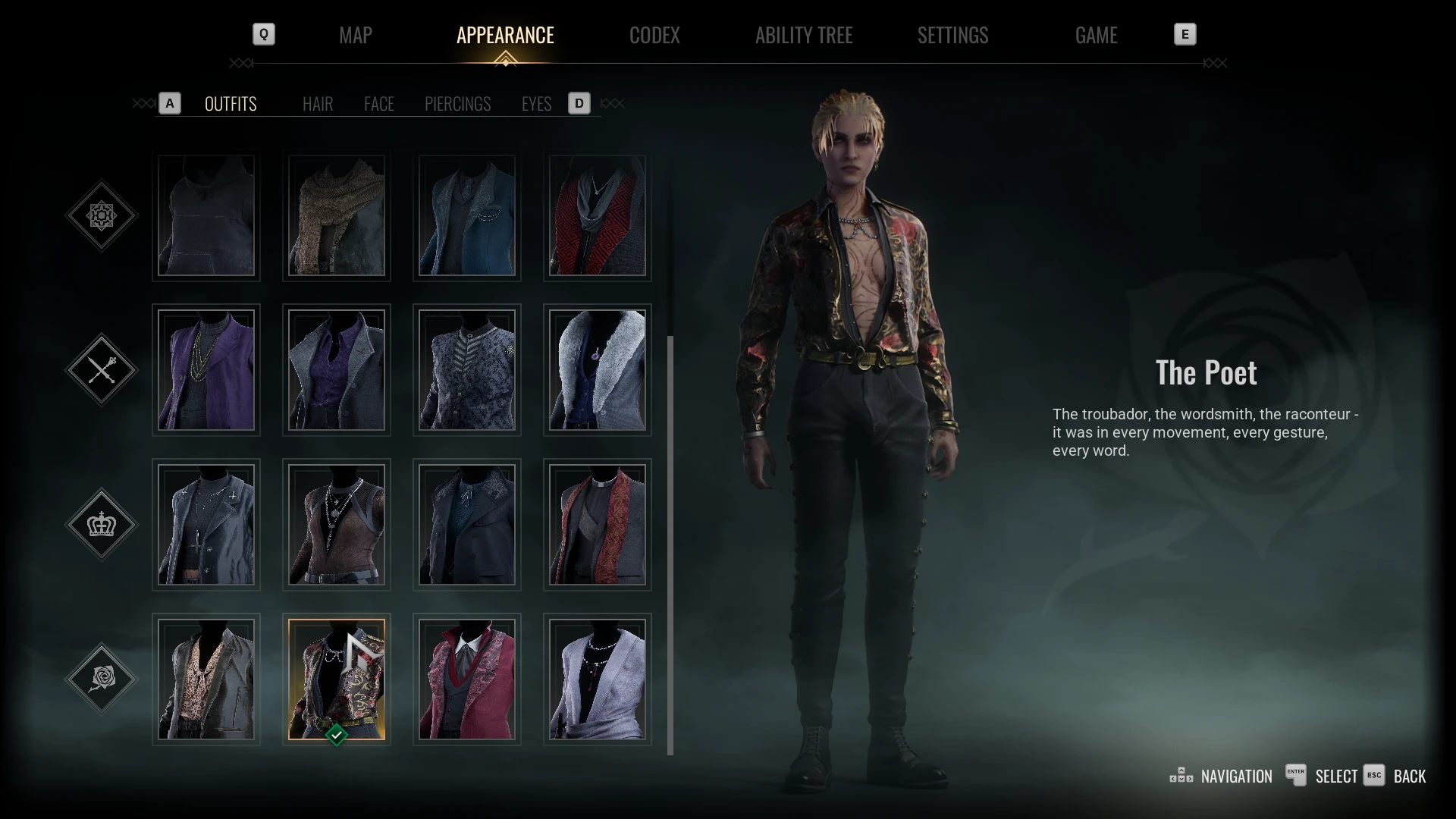Select the purple vest with gold chains
1456x819 pixels.
206,370
